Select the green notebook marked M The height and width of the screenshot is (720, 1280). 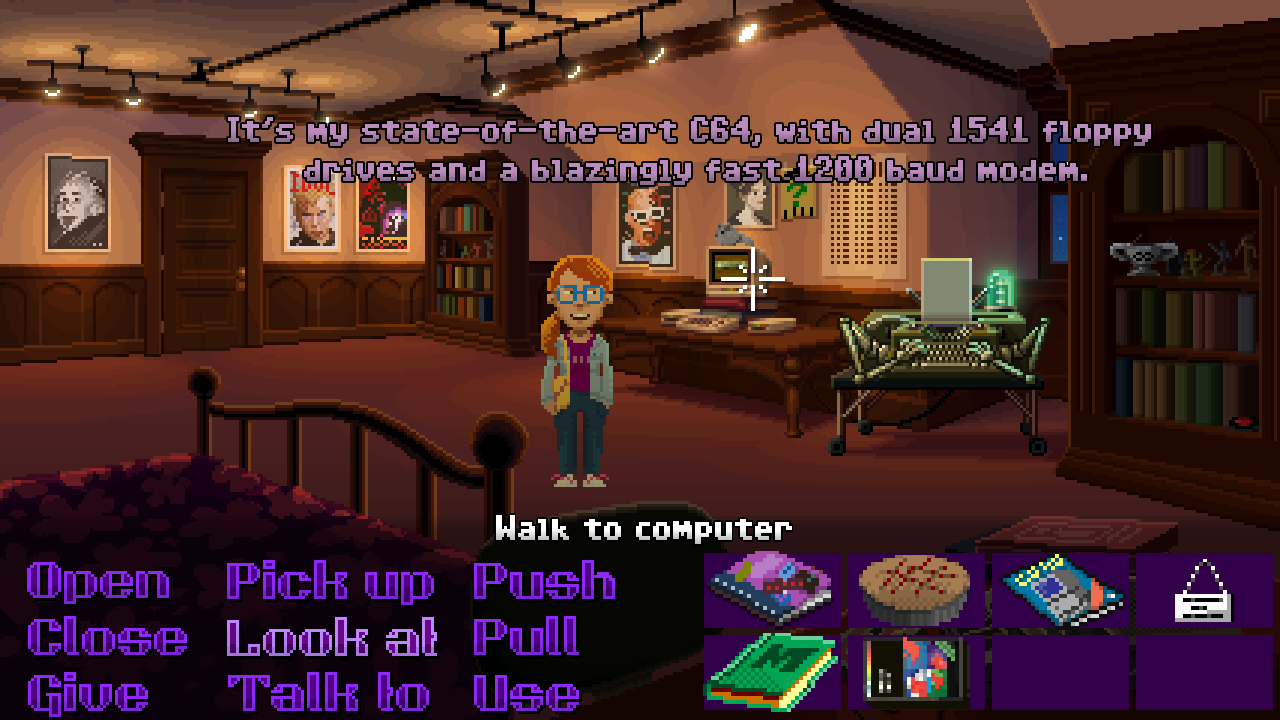(771, 671)
